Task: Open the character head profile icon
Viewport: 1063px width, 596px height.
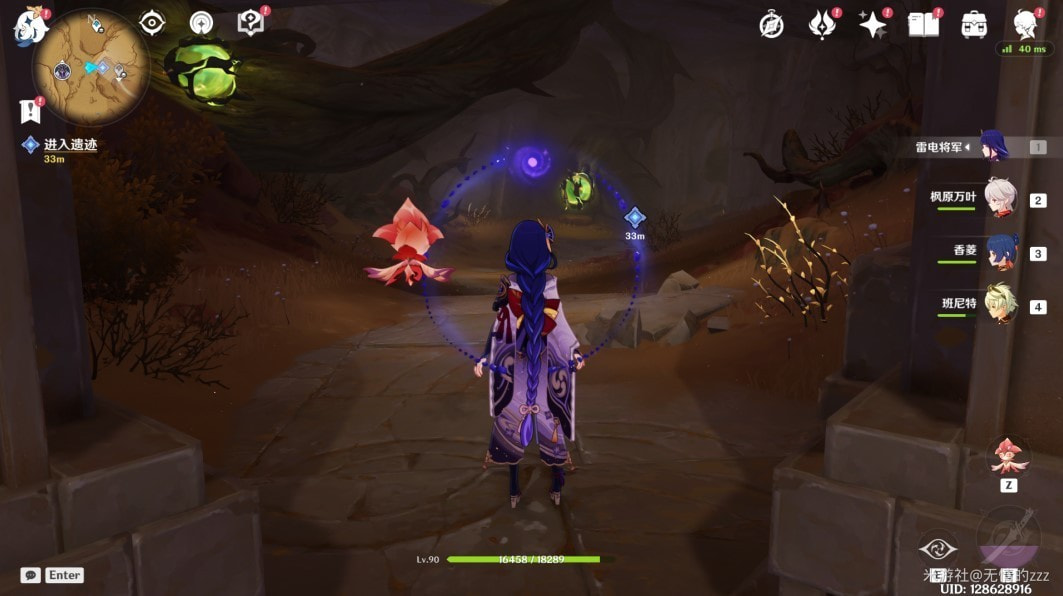Action: coord(1024,24)
